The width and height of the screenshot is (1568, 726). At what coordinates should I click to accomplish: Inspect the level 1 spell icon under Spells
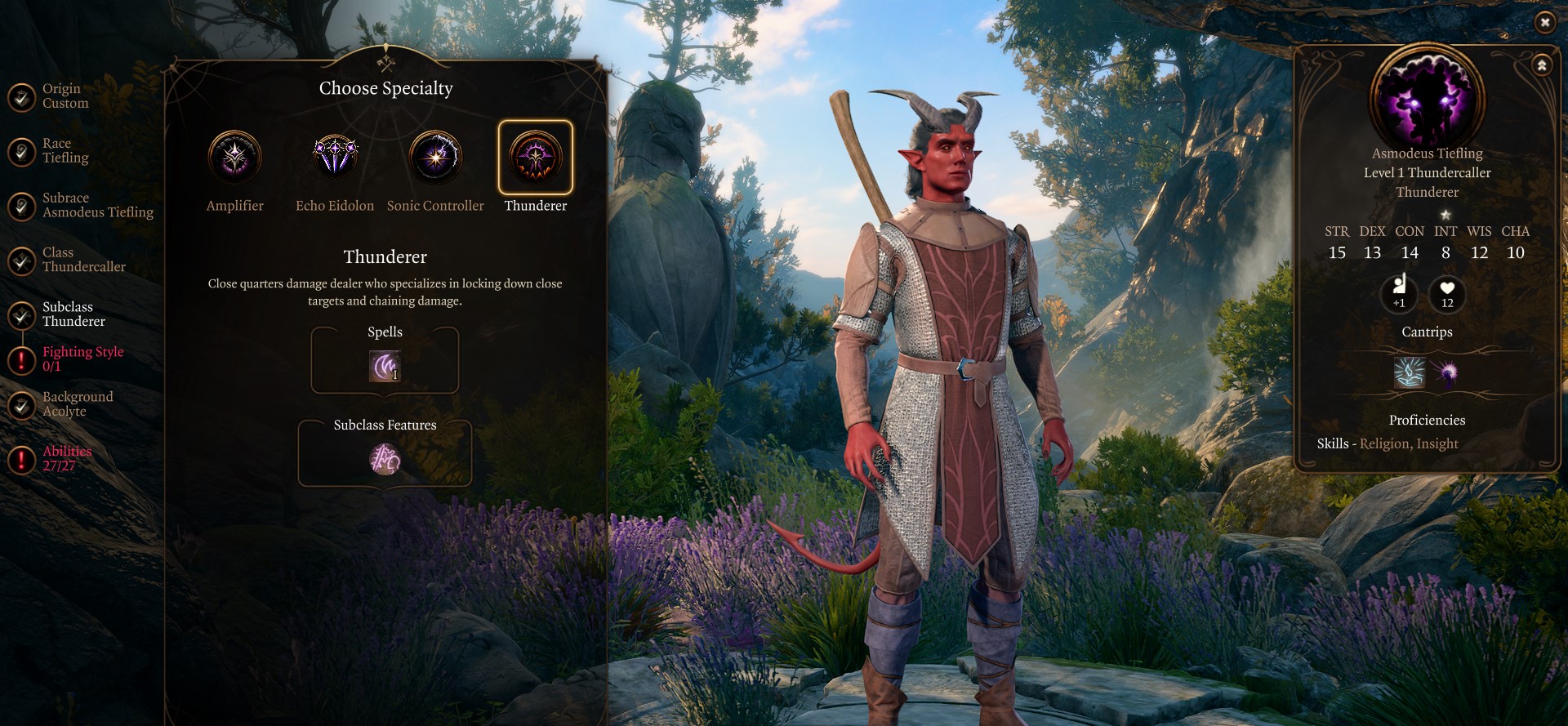[385, 366]
